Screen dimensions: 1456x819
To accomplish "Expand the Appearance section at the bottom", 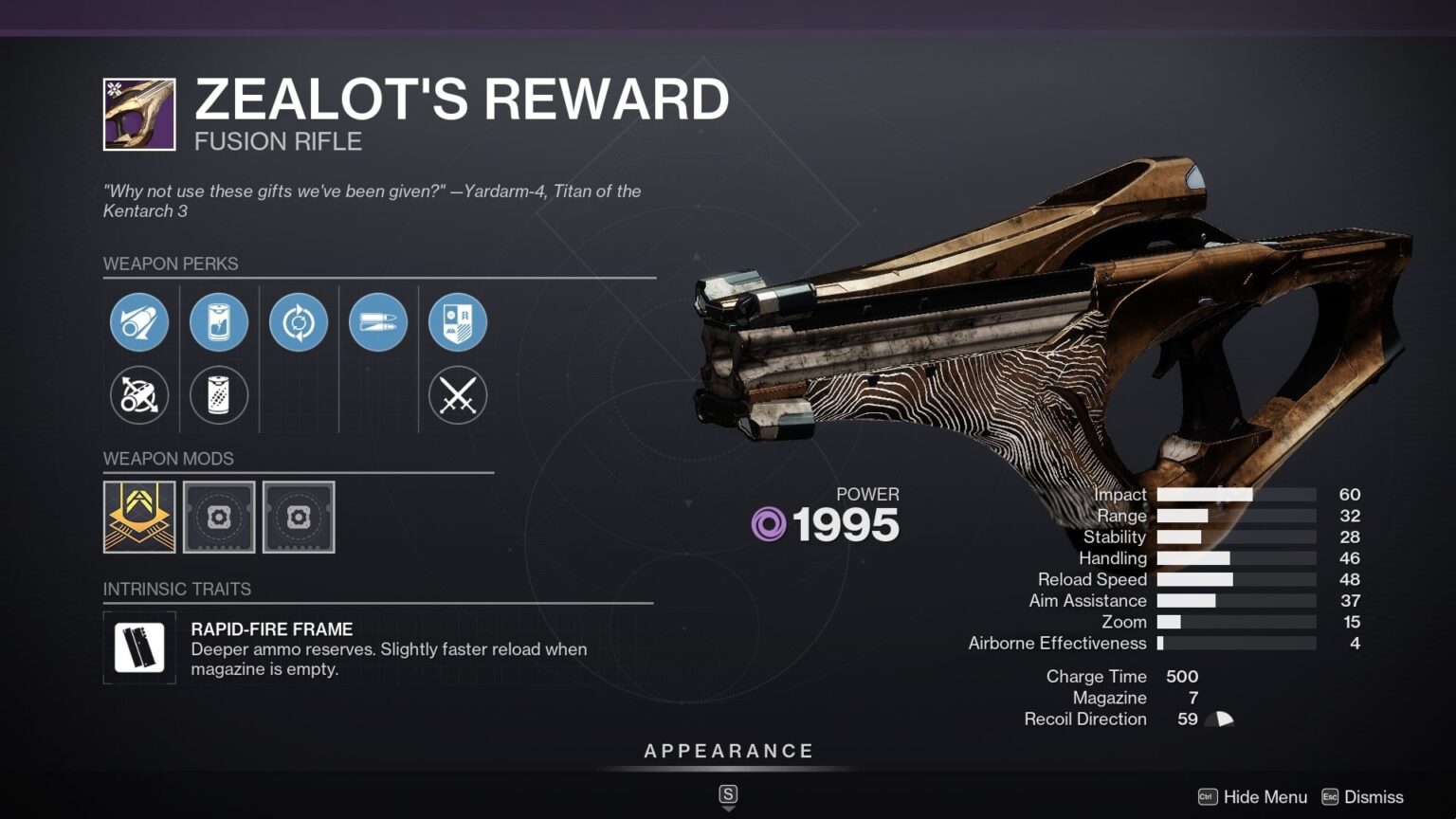I will [728, 750].
